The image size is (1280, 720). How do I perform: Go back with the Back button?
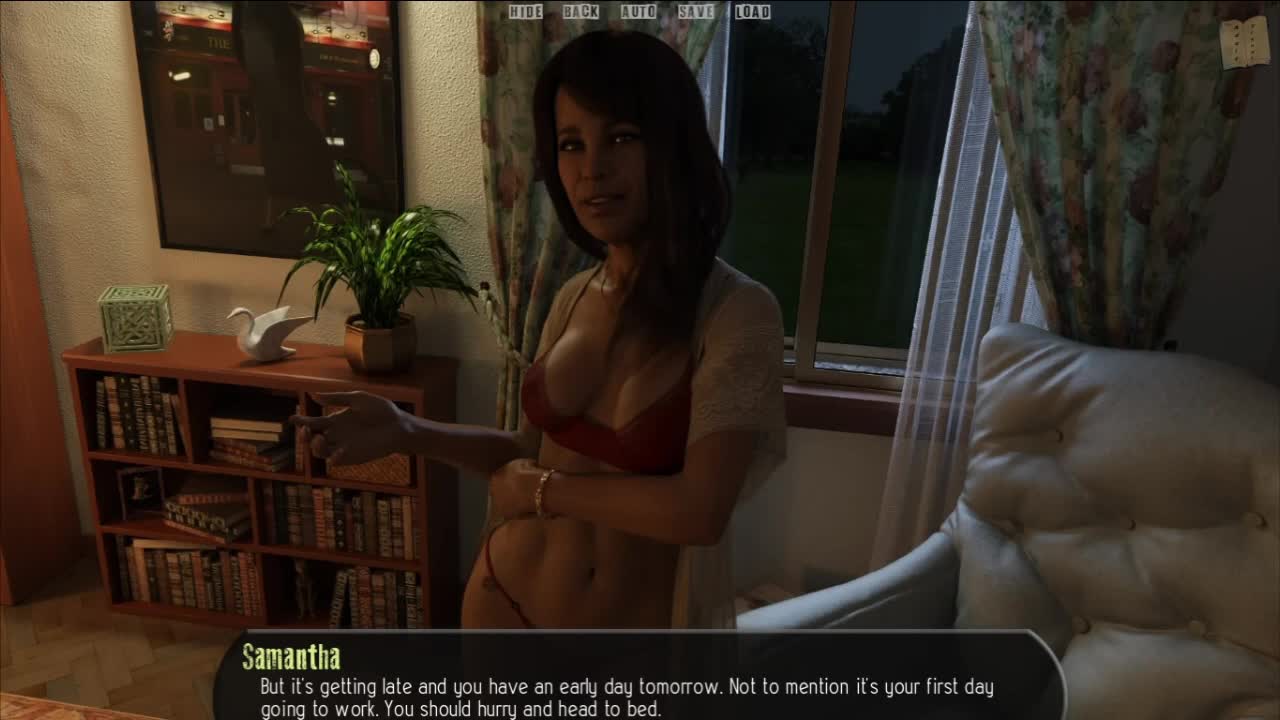tap(580, 12)
